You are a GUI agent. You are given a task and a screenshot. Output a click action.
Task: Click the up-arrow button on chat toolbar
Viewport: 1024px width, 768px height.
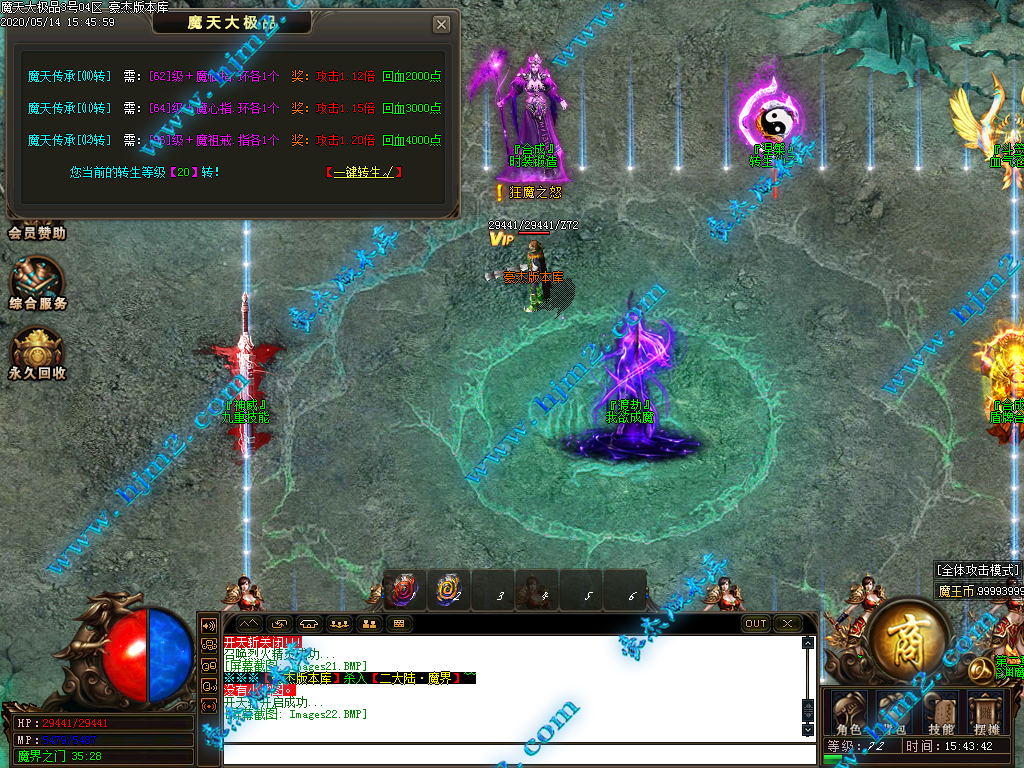point(247,624)
